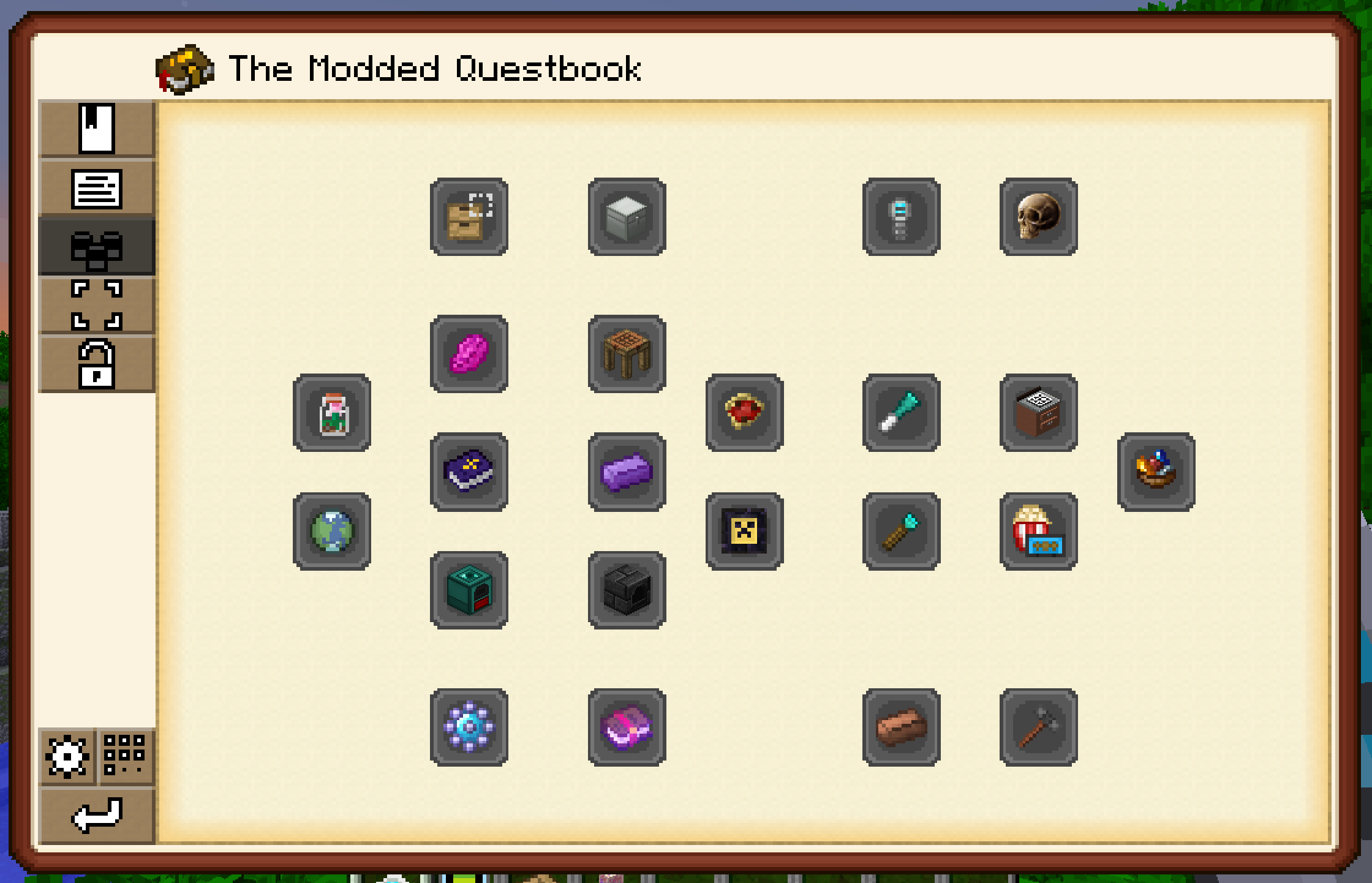
Task: Select the enchanted book quest node
Action: pos(469,472)
